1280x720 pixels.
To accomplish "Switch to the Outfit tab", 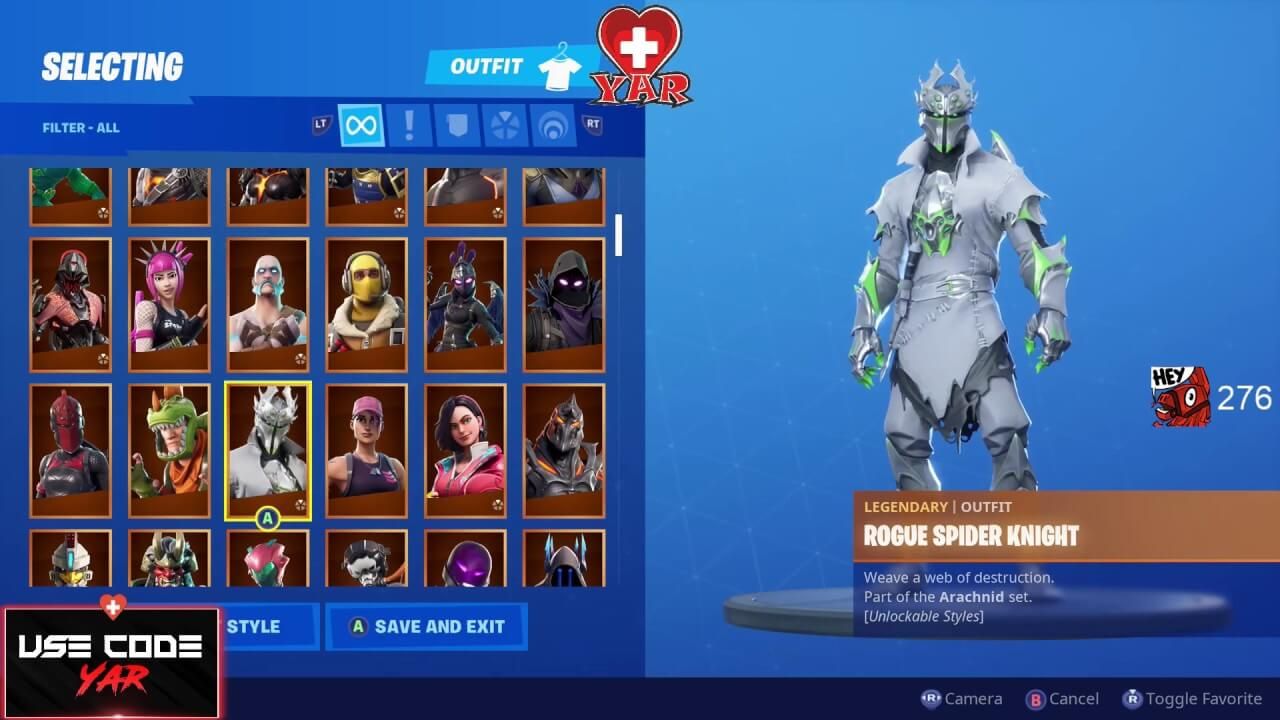I will (487, 65).
